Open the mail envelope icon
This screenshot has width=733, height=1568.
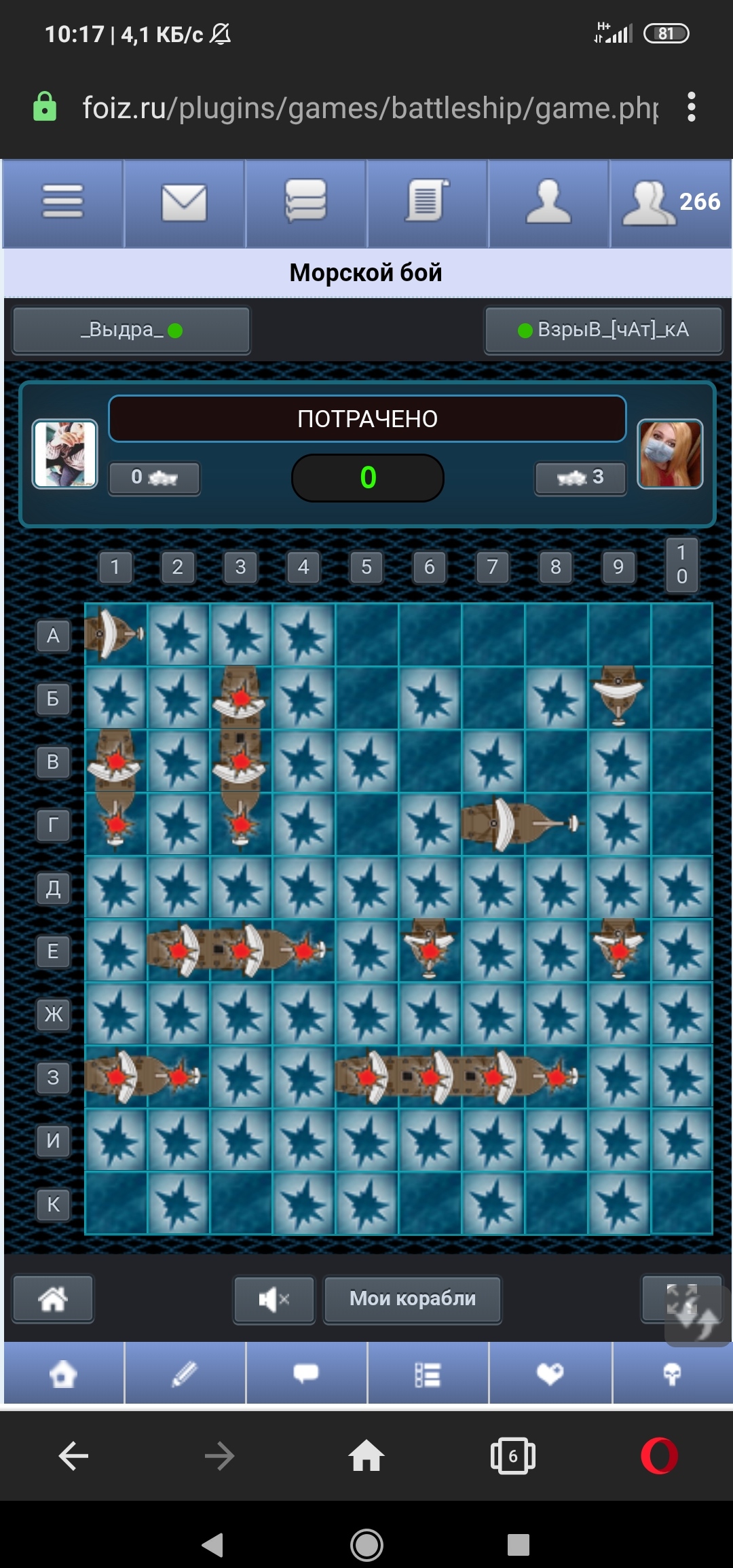tap(184, 202)
